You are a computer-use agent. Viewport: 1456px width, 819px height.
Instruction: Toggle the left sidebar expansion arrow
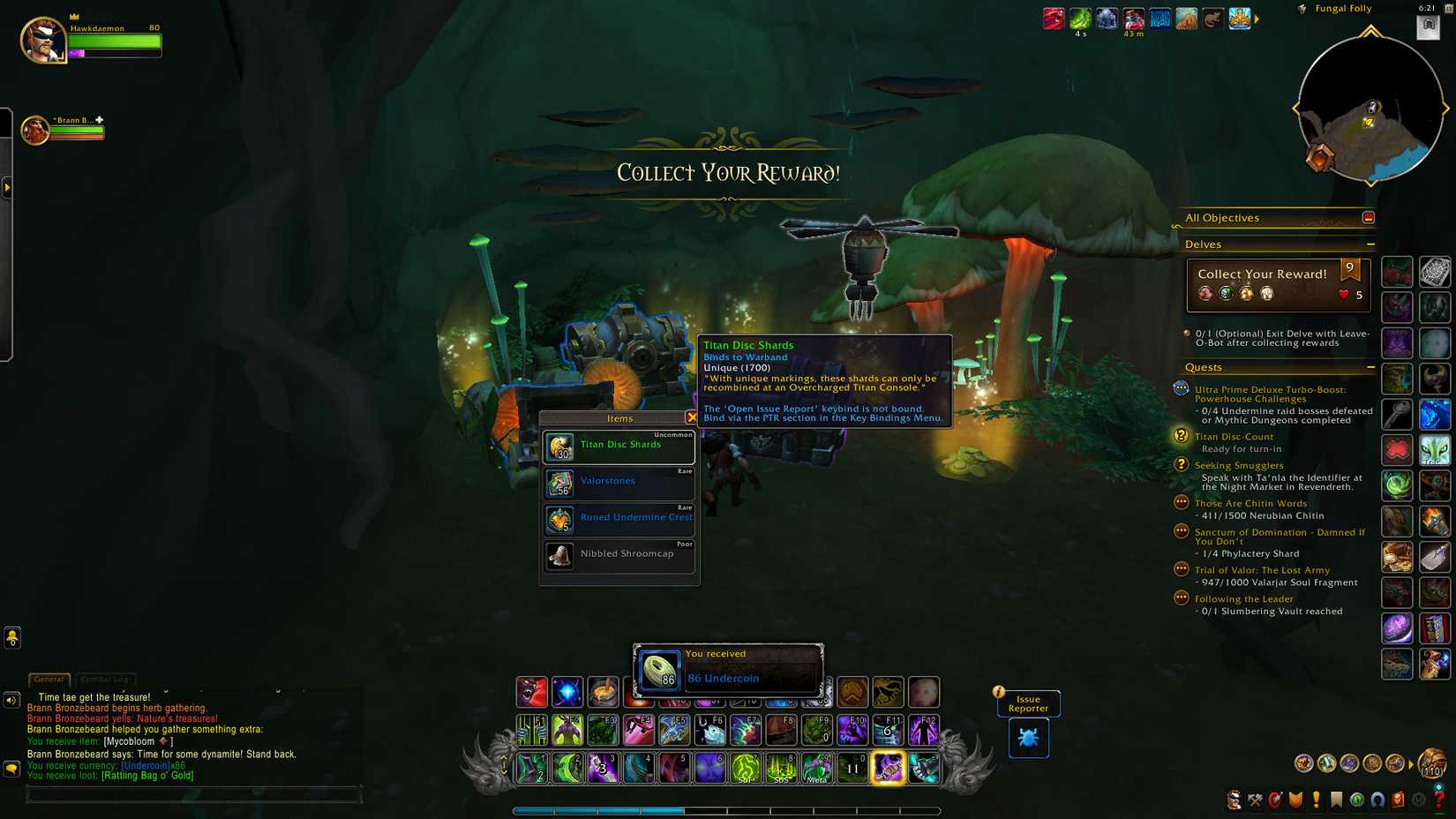7,188
